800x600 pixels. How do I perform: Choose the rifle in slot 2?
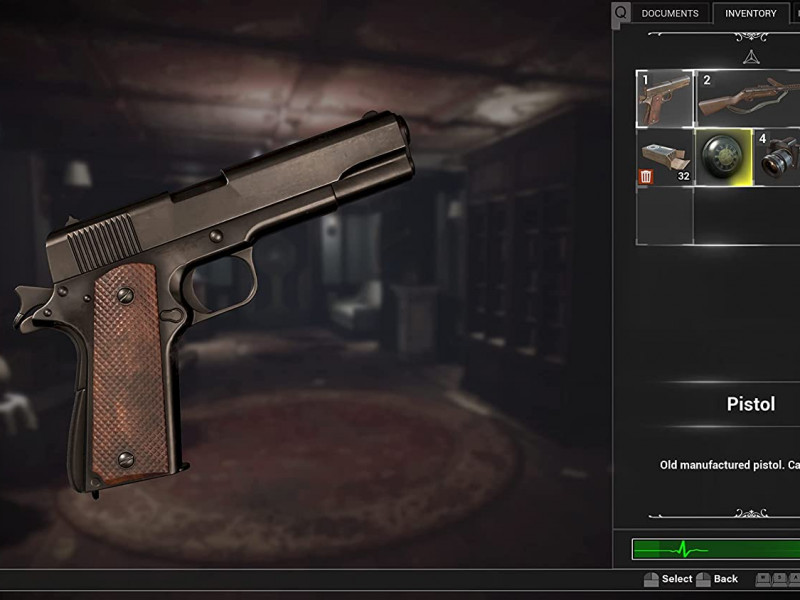(748, 98)
